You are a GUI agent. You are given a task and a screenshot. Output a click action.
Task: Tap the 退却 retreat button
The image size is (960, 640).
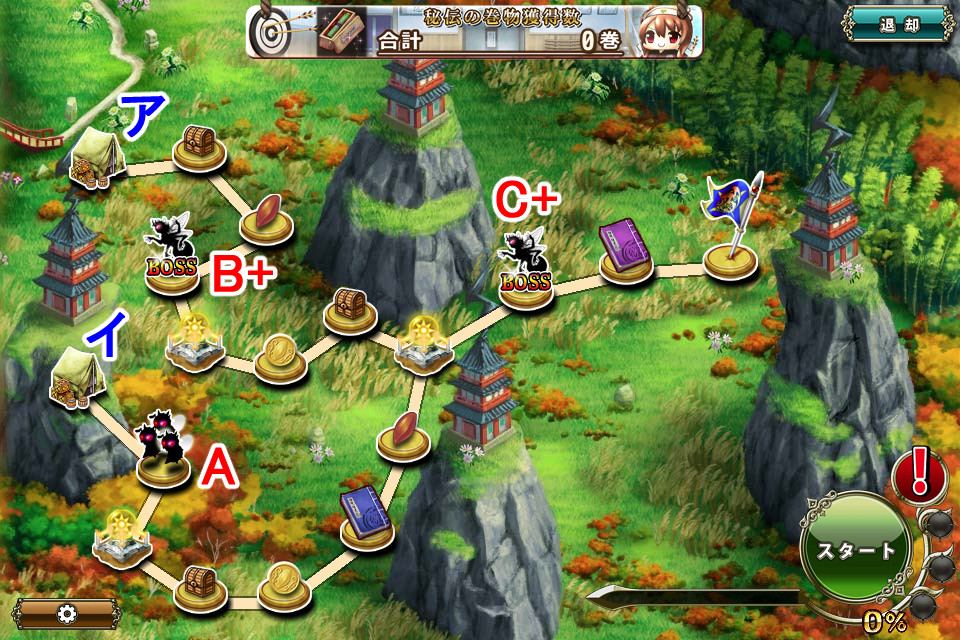896,24
